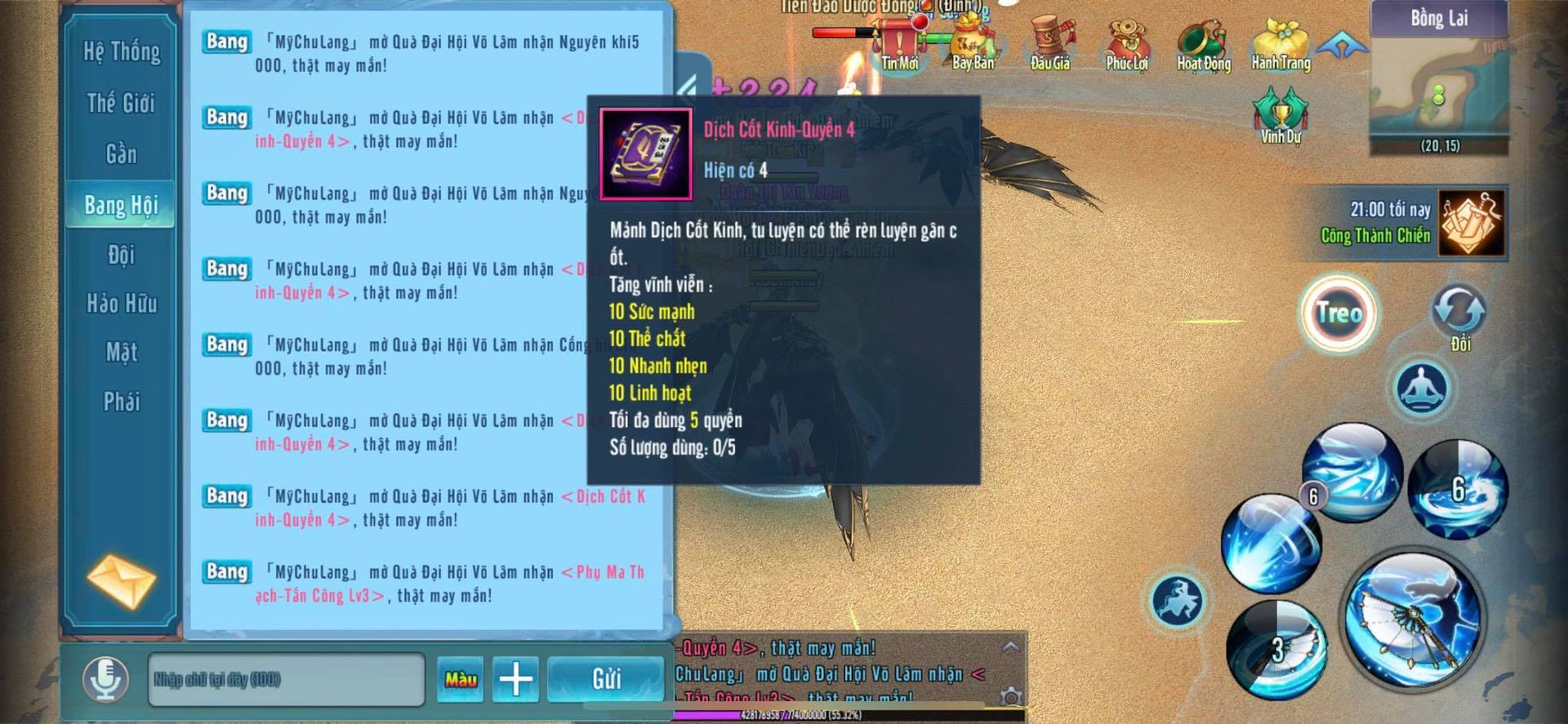This screenshot has height=724, width=1568.
Task: Send the message with Gửi button
Action: [606, 679]
